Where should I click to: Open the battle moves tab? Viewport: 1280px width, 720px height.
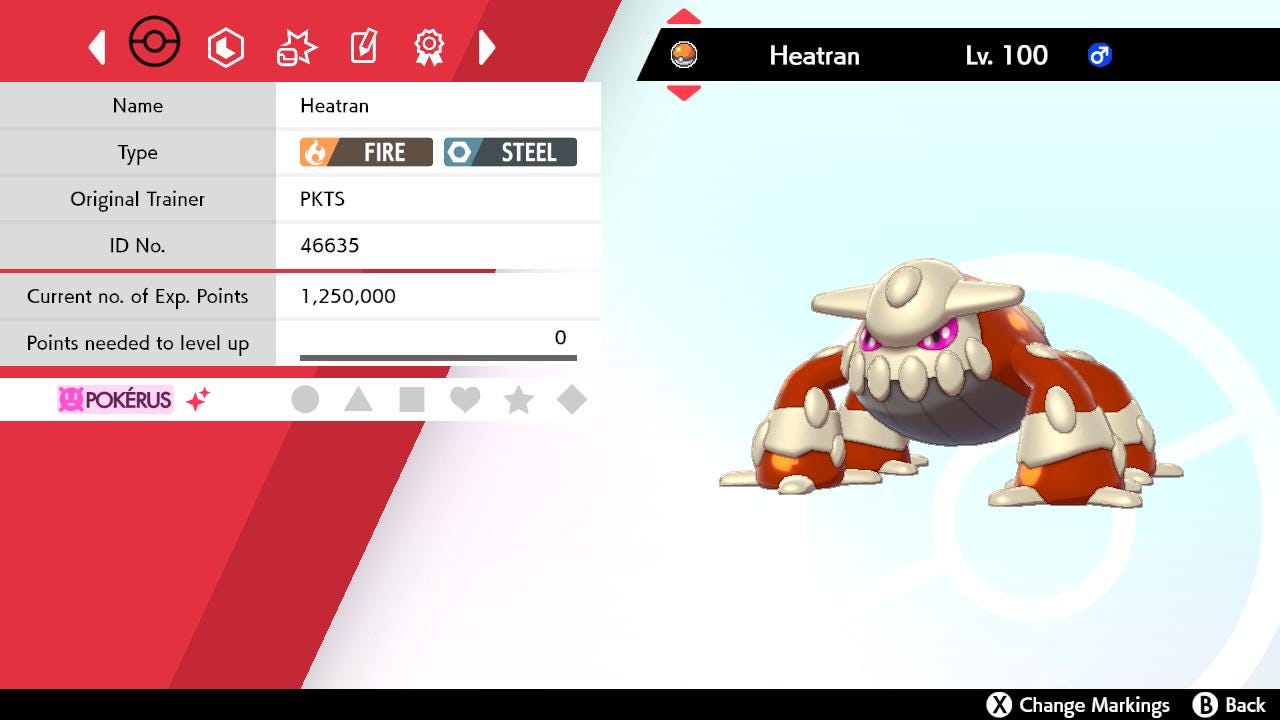296,47
